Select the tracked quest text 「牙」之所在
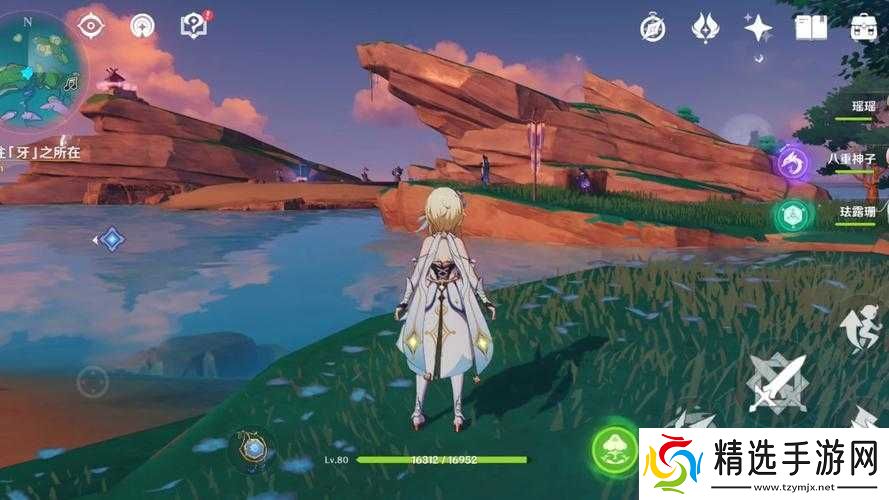889x500 pixels. coord(42,153)
